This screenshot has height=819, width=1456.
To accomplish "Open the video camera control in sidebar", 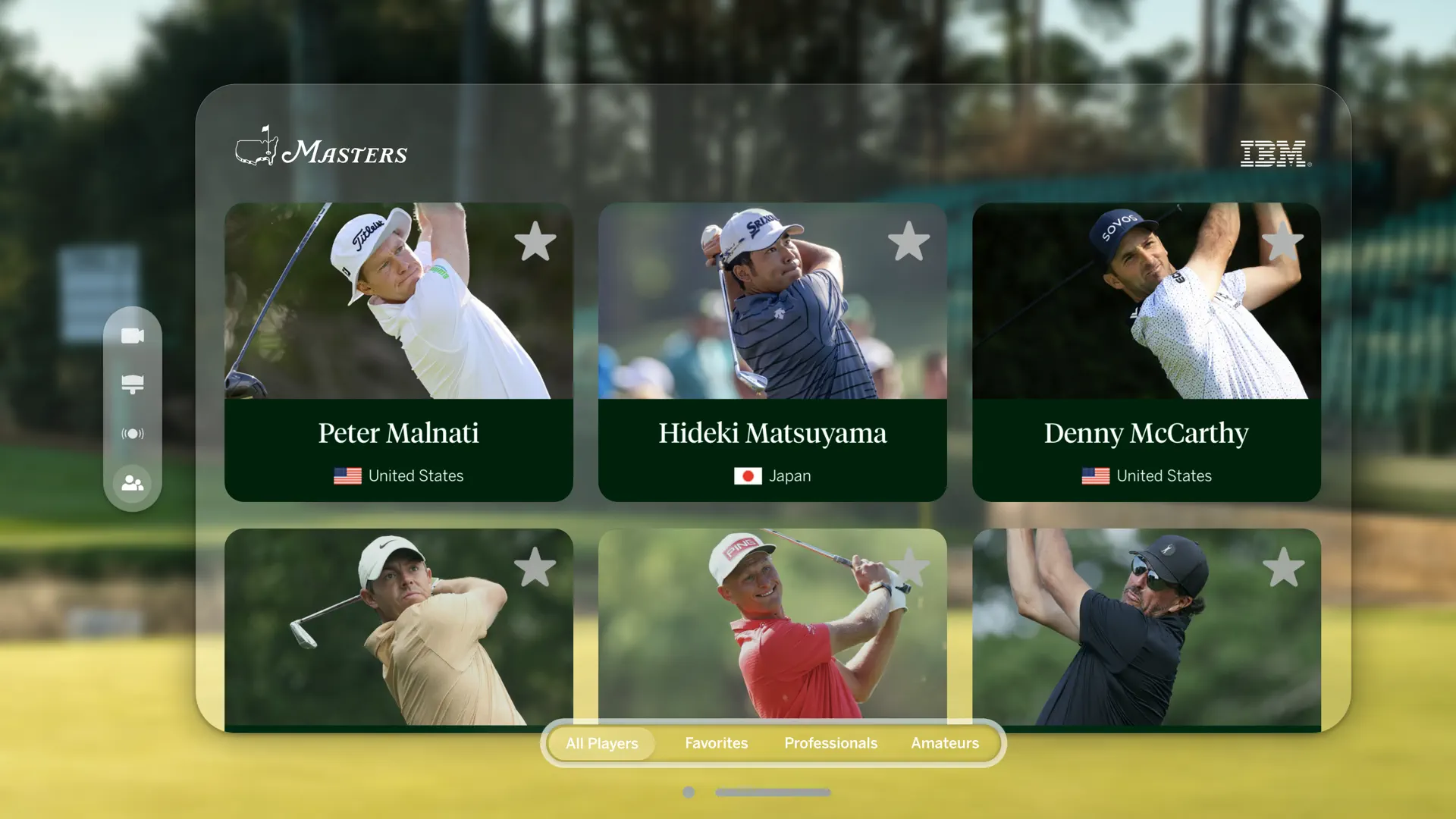I will (133, 334).
